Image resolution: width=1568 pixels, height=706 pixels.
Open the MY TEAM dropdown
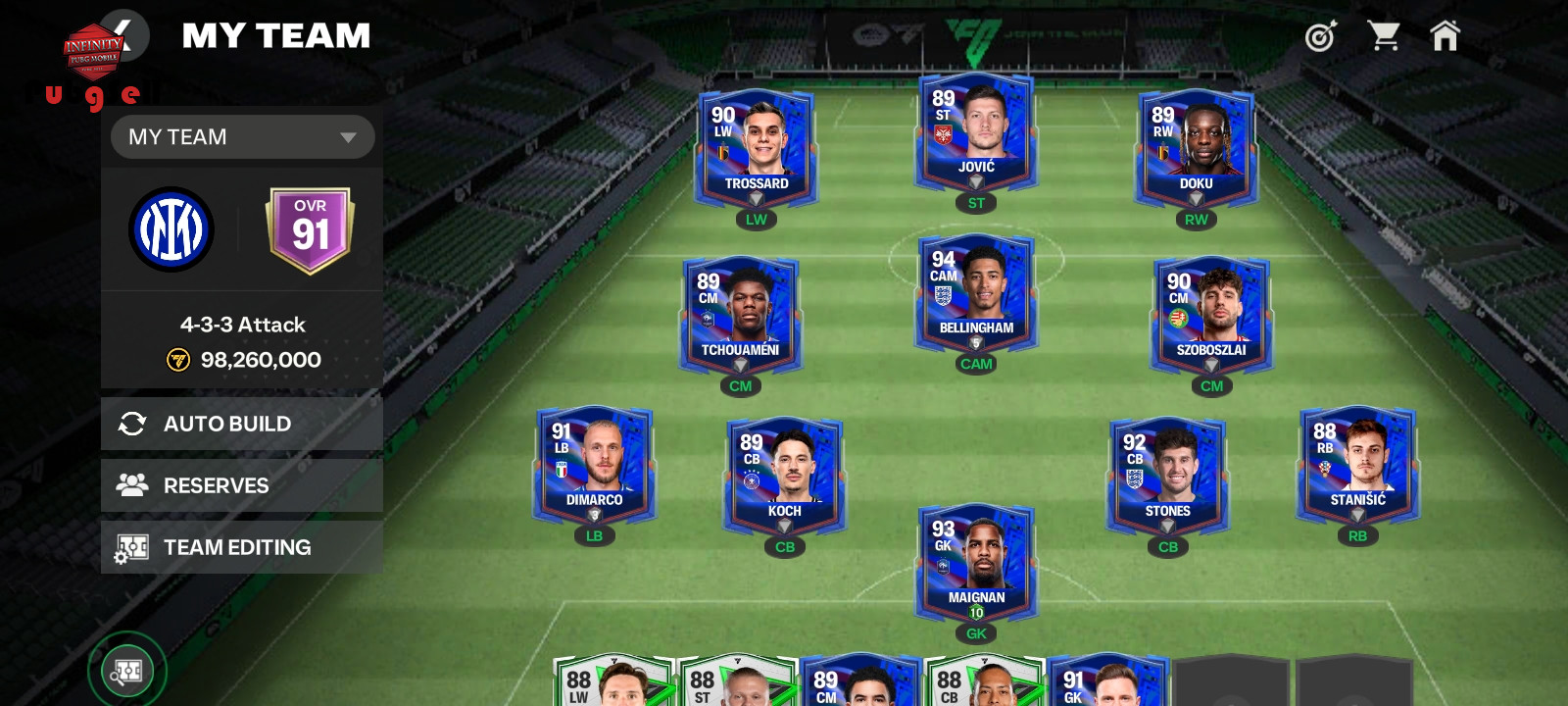[x=242, y=137]
